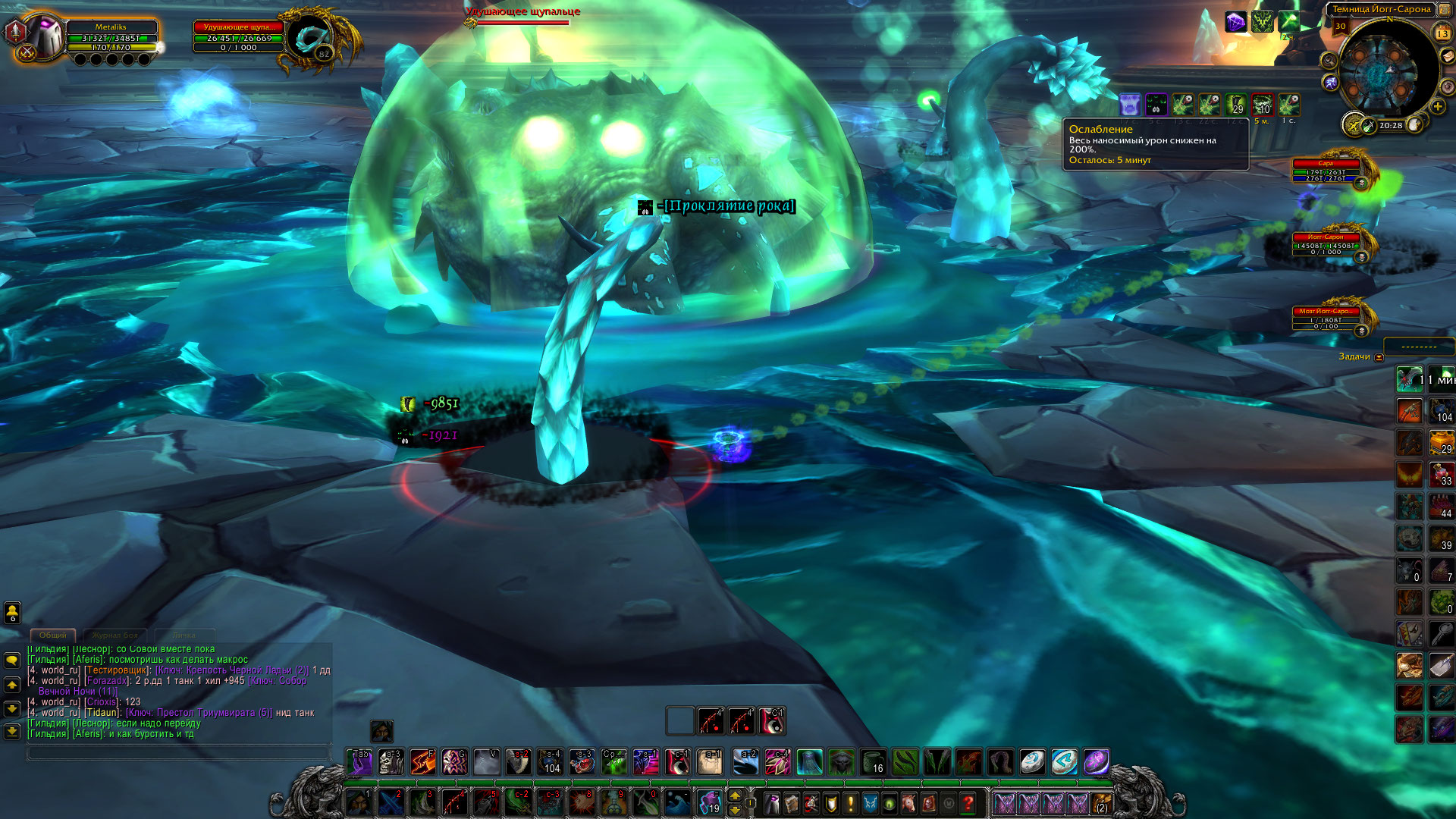
Task: Open the calendar showing day 13
Action: (x=1442, y=33)
